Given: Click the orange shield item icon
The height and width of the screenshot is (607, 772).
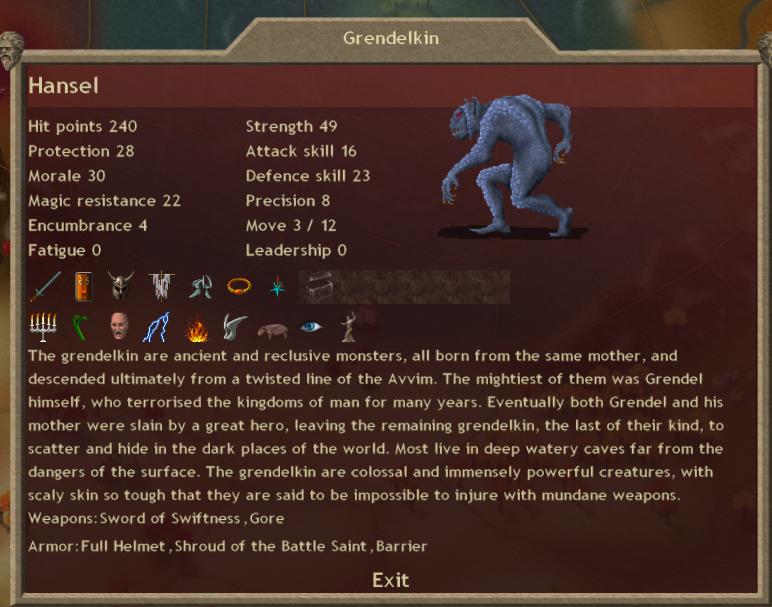Looking at the screenshot, I should [x=84, y=287].
